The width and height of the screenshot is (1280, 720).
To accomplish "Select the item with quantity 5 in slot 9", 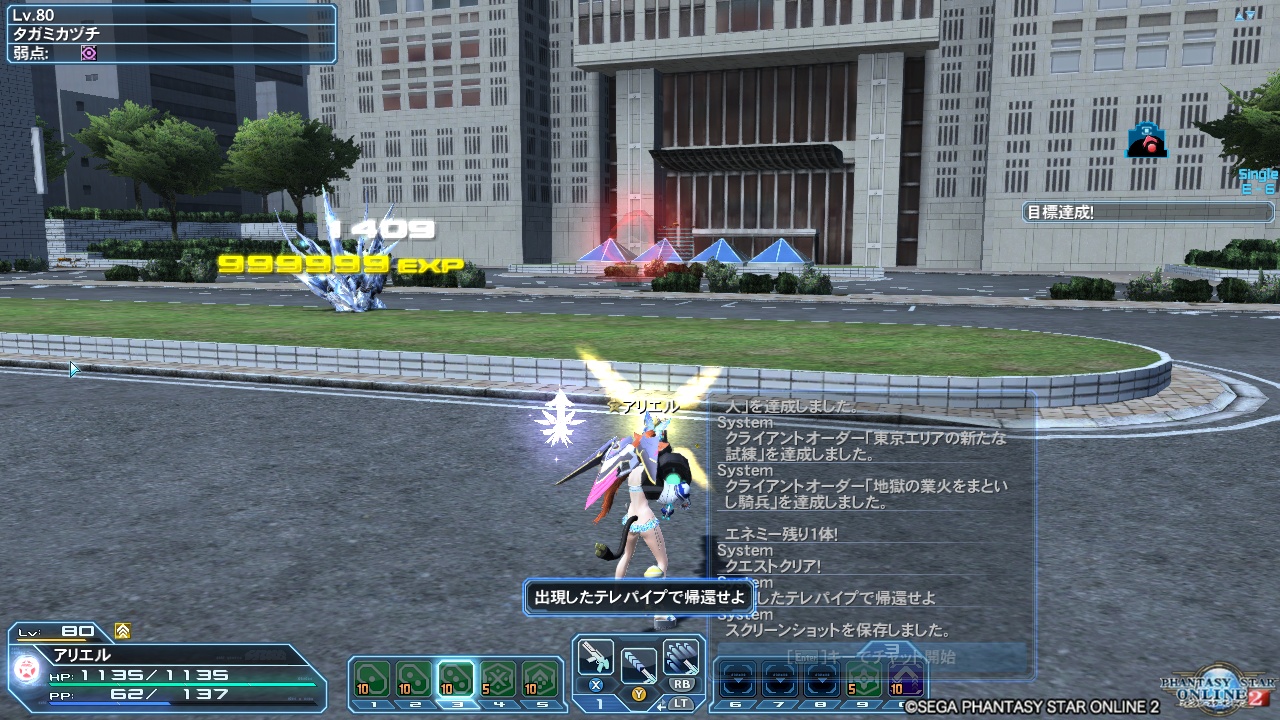I will (x=864, y=679).
